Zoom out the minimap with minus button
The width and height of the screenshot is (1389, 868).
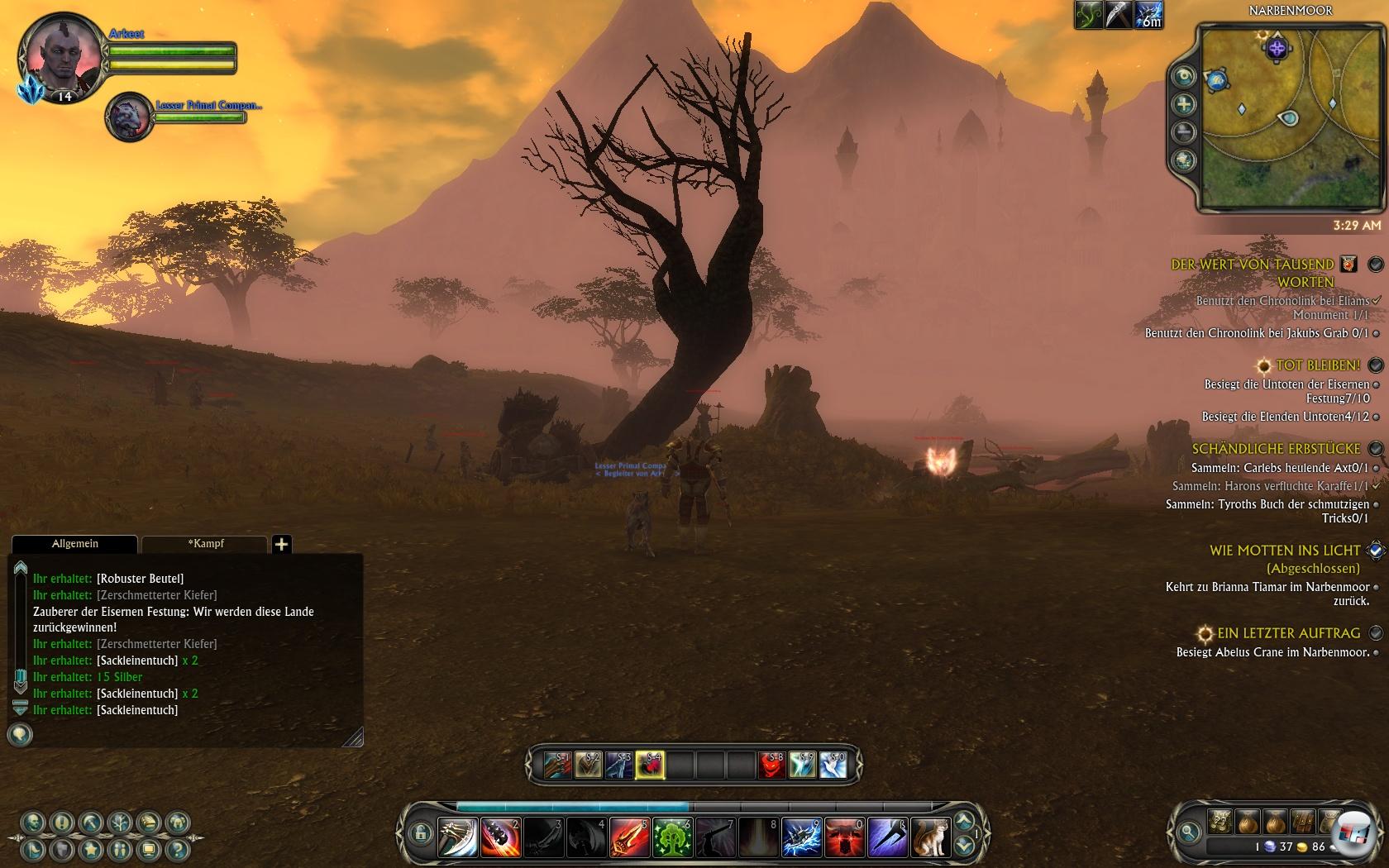coord(1185,131)
